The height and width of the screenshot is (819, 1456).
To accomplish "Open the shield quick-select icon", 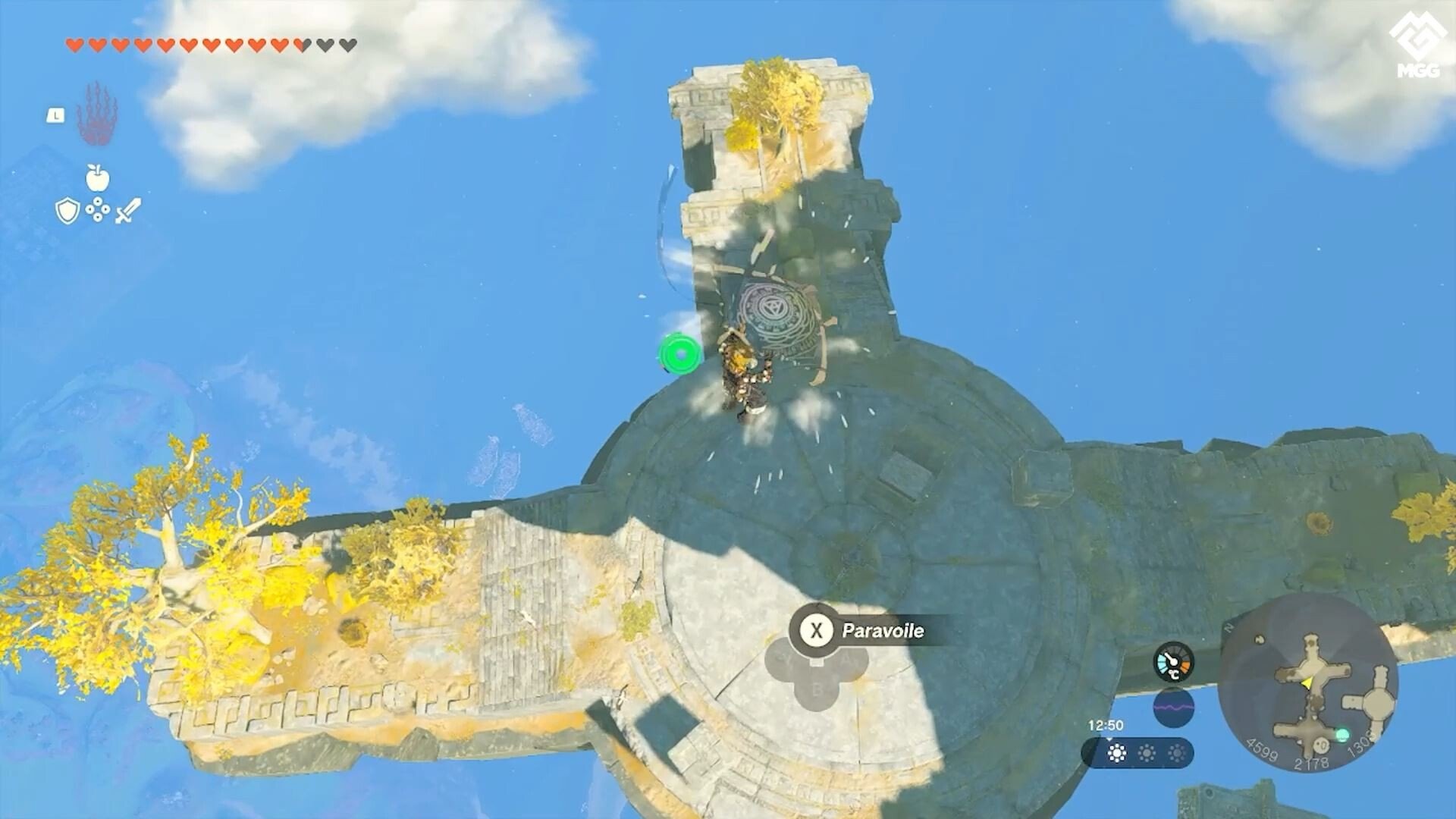I will pos(67,211).
